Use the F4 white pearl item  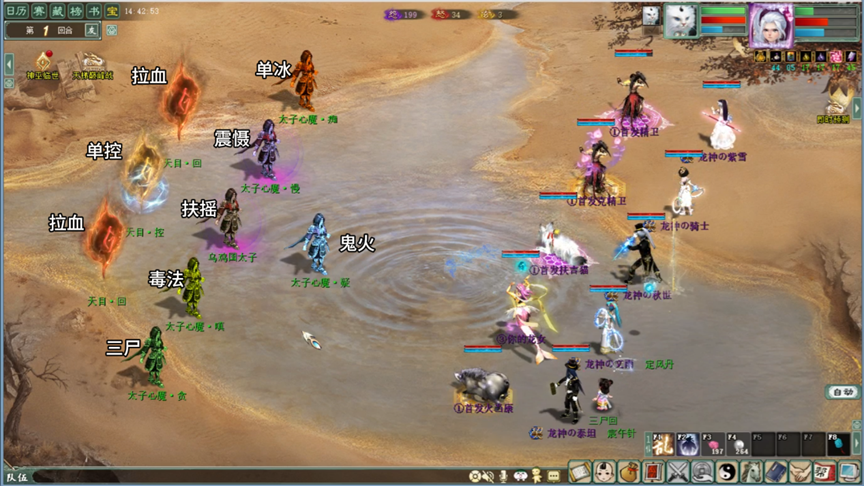[739, 444]
